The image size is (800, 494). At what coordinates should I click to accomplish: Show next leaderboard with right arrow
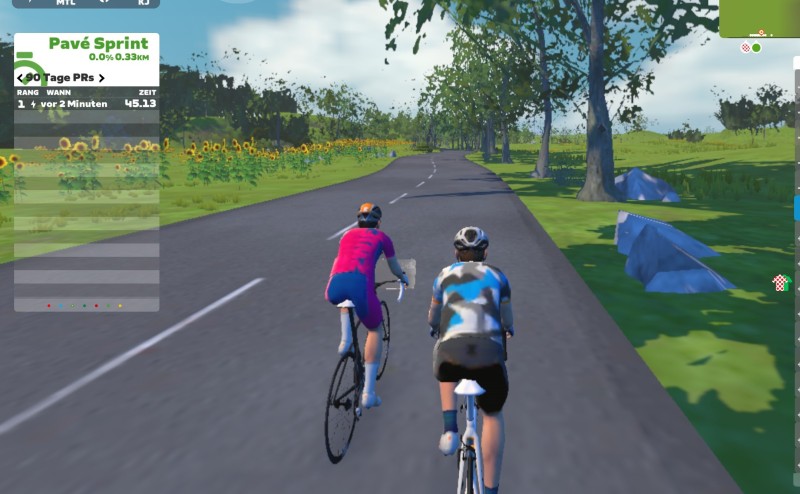(100, 78)
